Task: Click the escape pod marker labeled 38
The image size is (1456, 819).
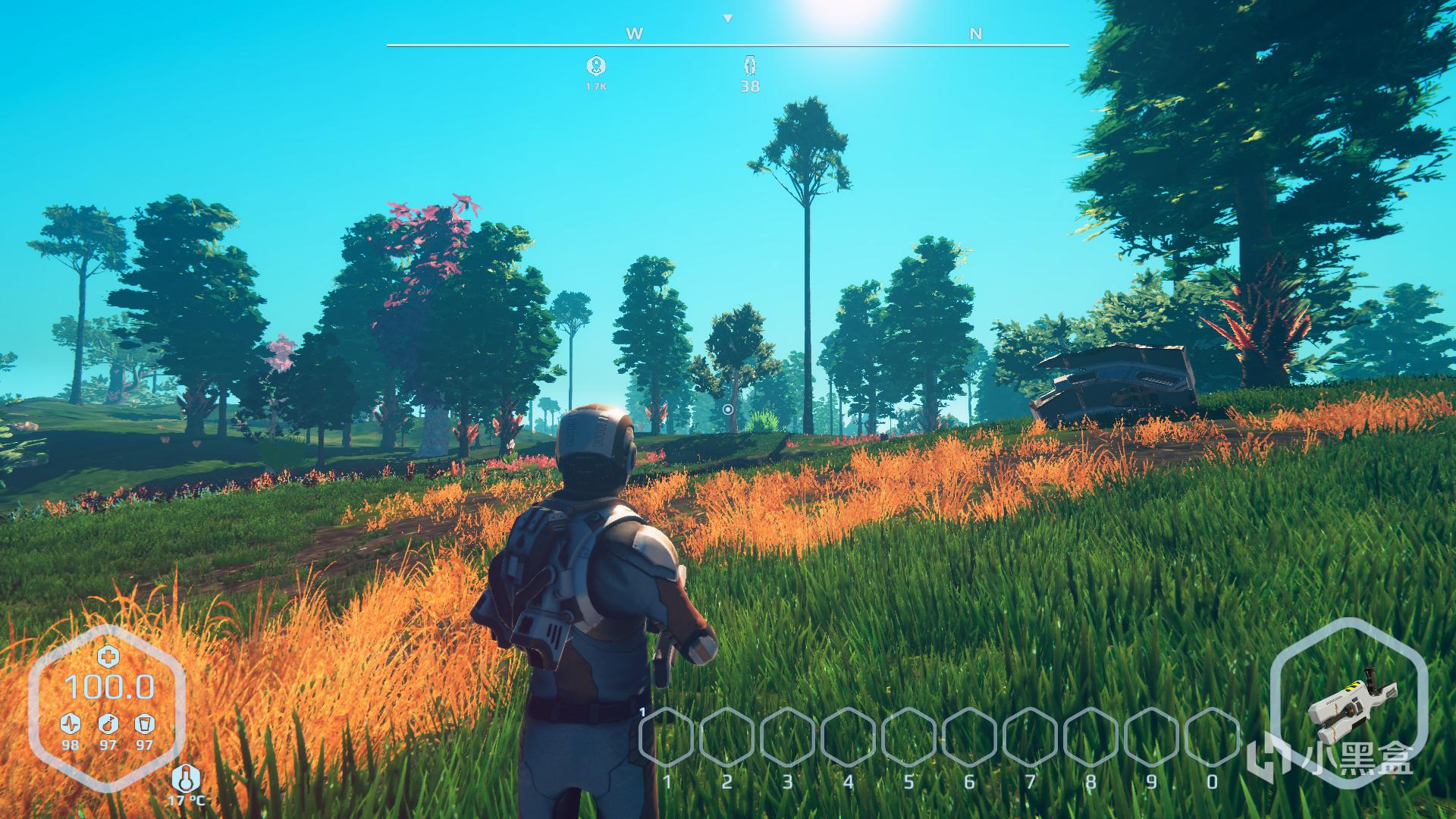Action: coord(750,66)
